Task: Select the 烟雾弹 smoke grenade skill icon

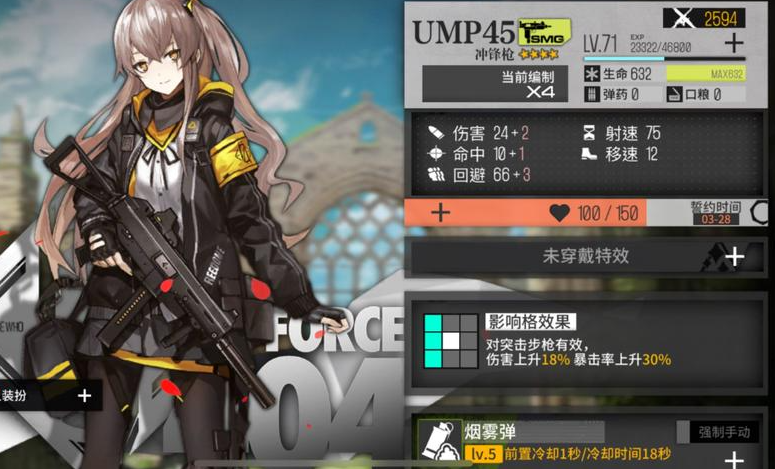Action: tap(436, 441)
